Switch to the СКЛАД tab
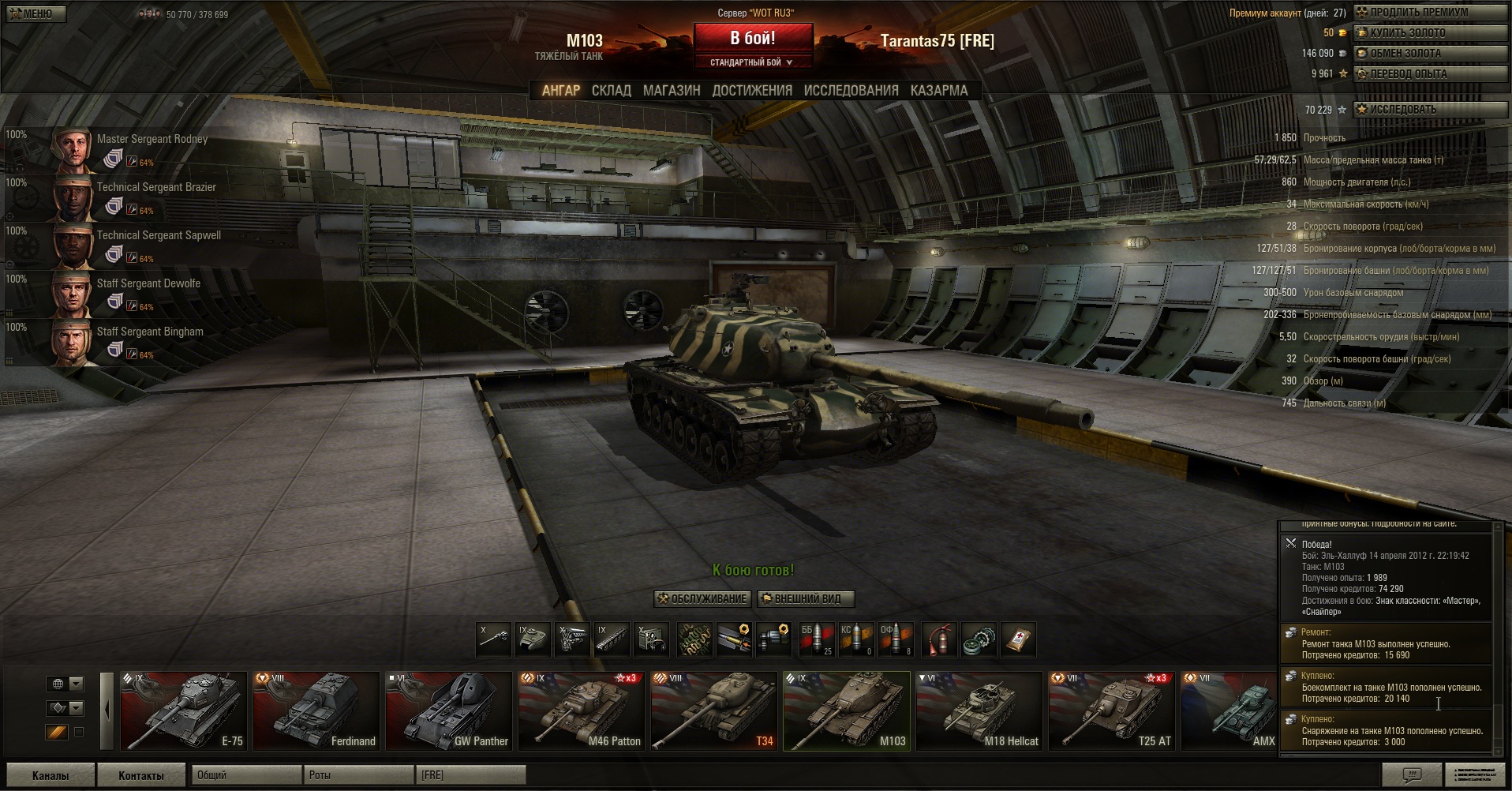The width and height of the screenshot is (1512, 791). pyautogui.click(x=611, y=91)
